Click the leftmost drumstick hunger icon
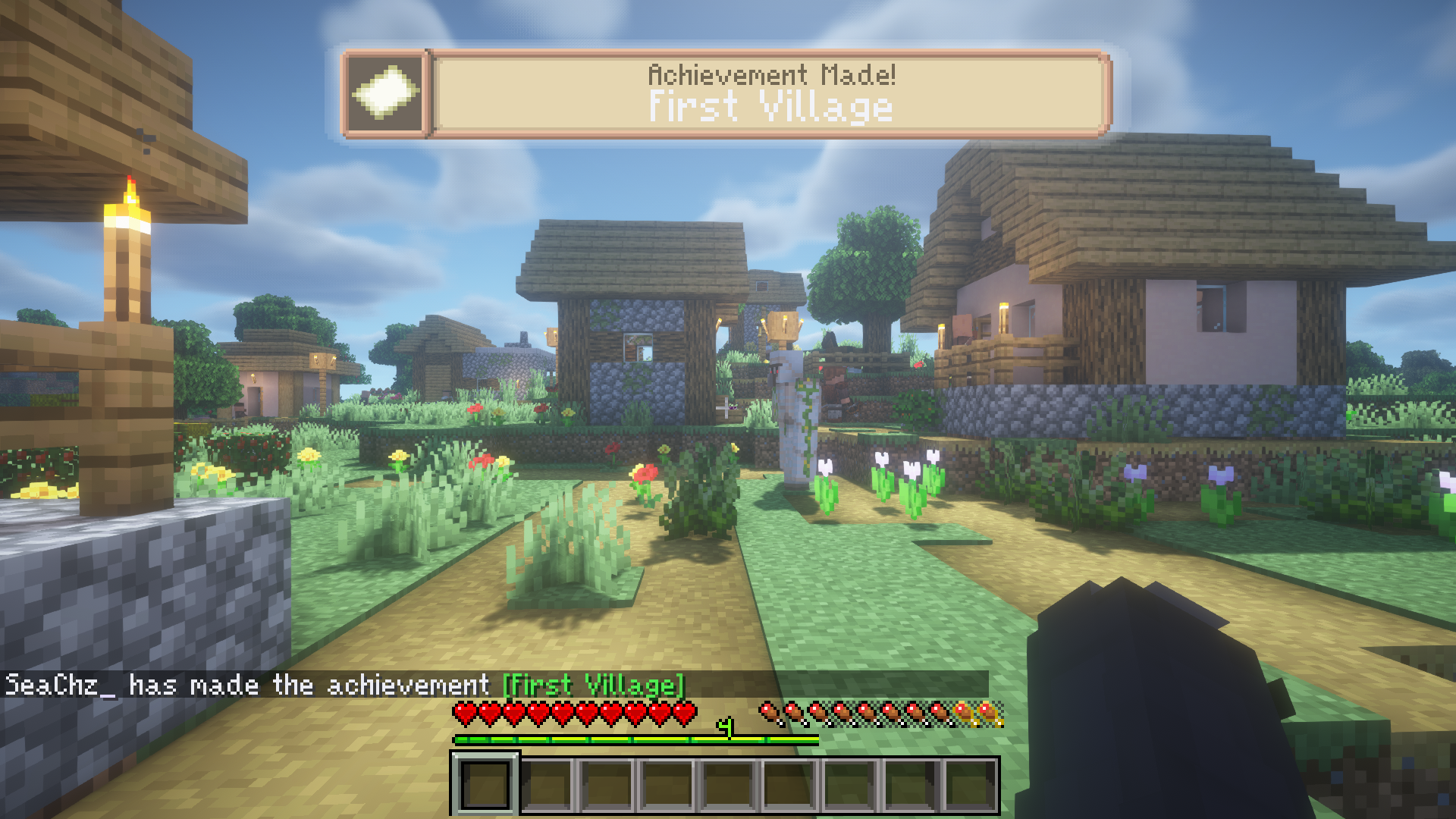The width and height of the screenshot is (1456, 819). [x=770, y=711]
